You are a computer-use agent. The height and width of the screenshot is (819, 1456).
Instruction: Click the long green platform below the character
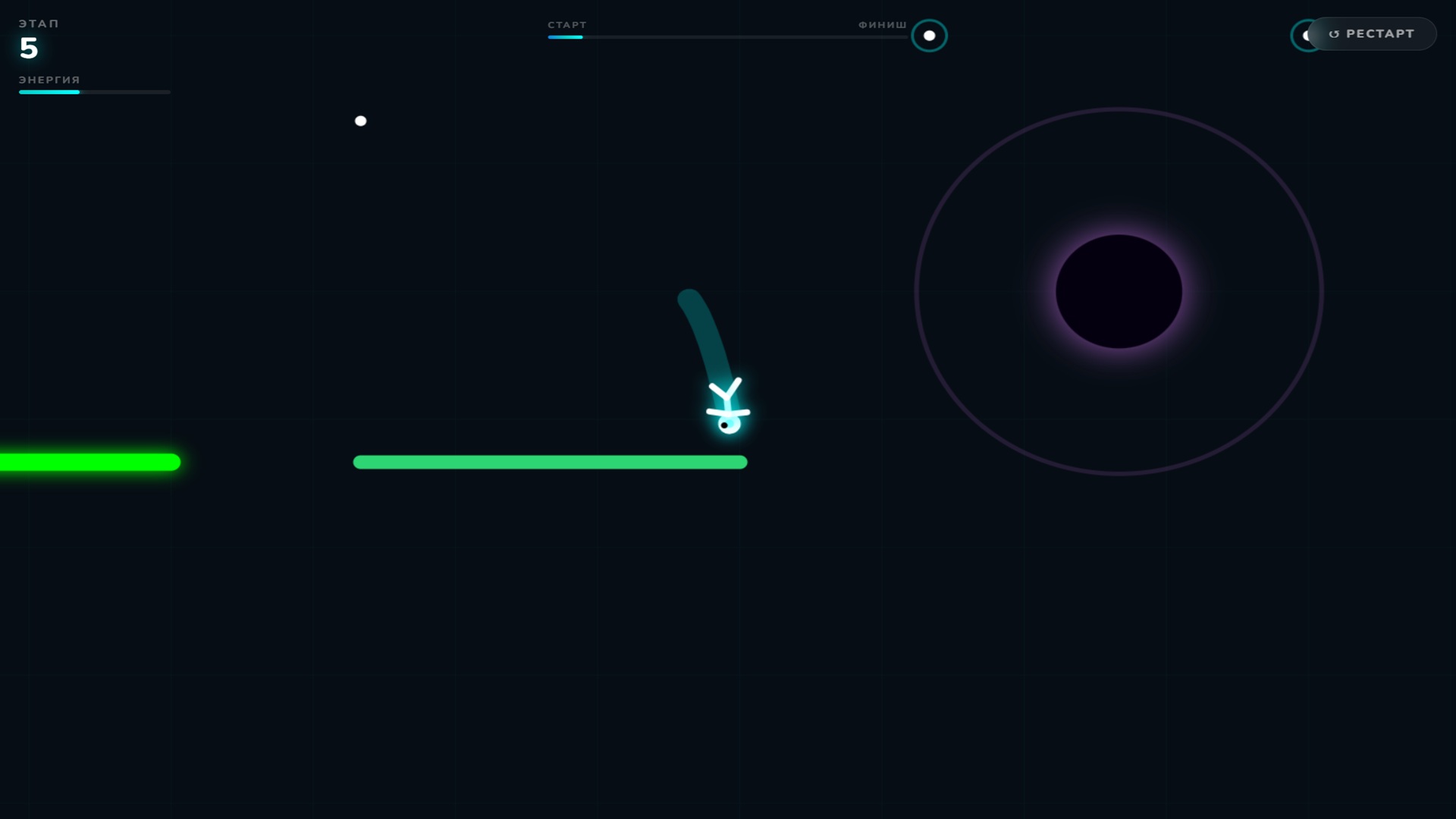[x=551, y=462]
